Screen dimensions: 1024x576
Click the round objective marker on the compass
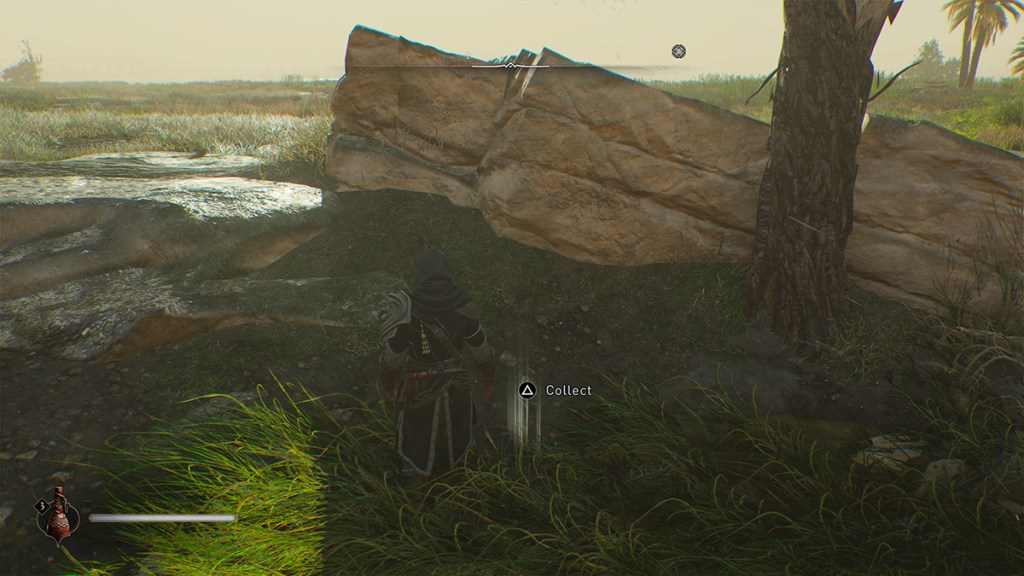point(679,51)
